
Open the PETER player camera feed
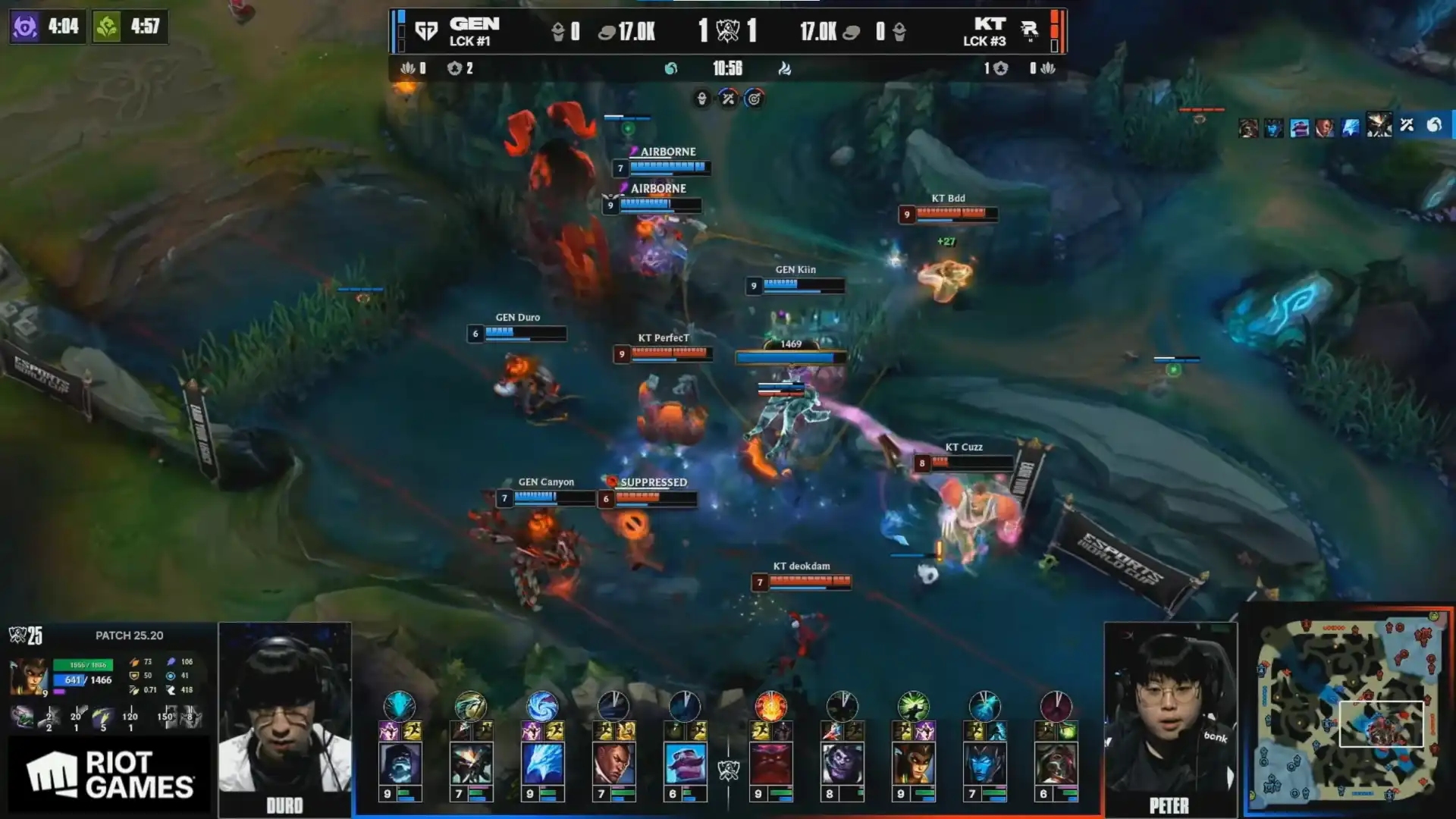(1169, 717)
